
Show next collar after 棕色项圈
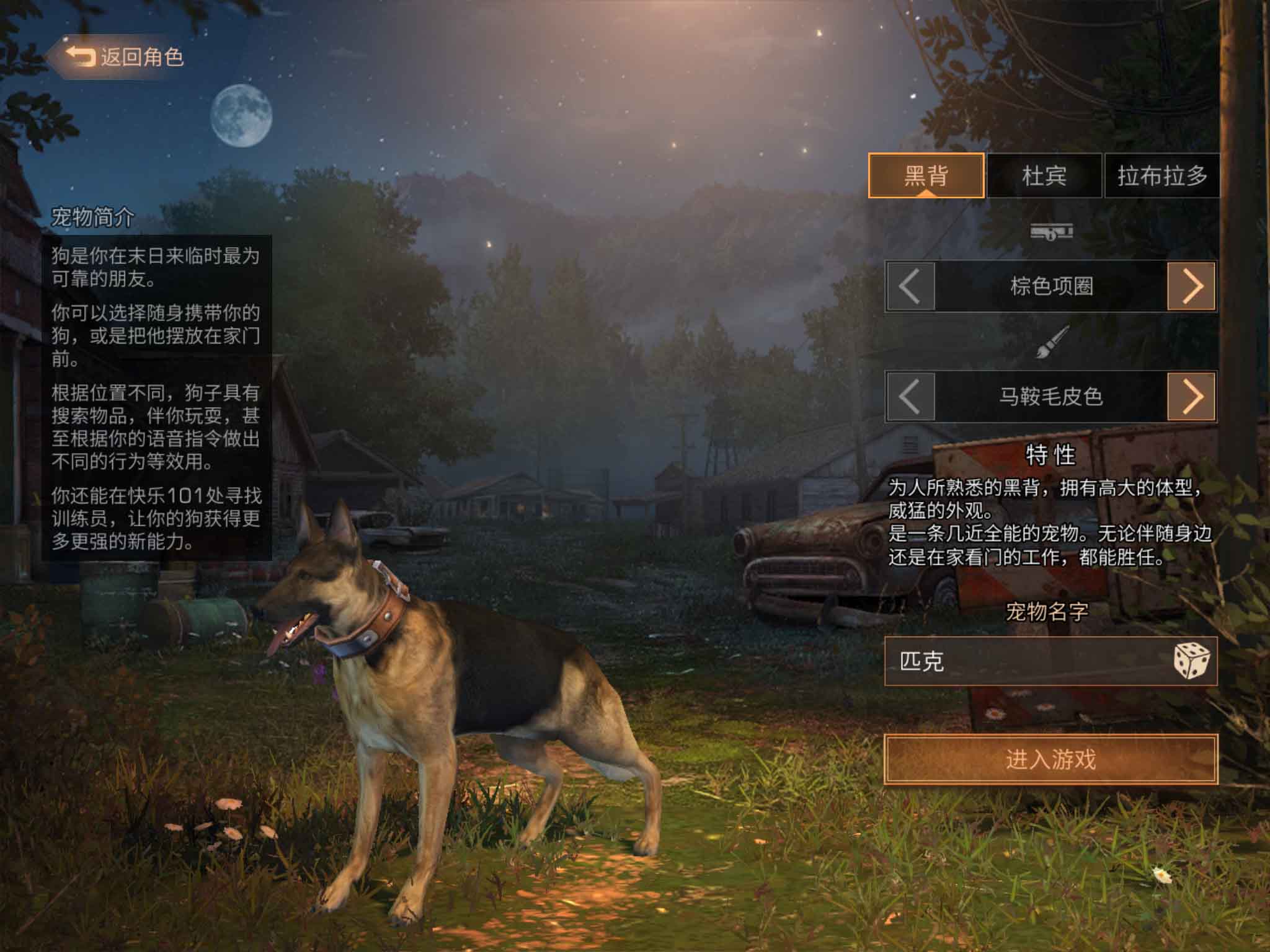pyautogui.click(x=1191, y=286)
